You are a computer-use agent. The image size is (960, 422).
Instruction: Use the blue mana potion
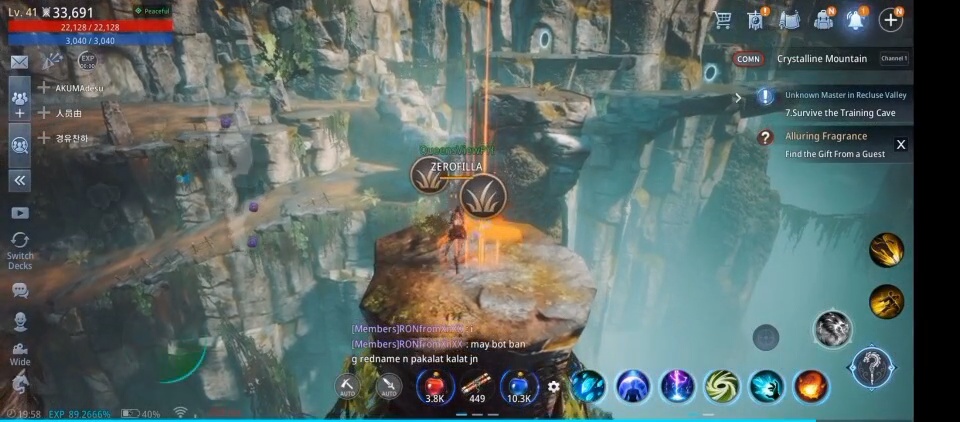519,385
